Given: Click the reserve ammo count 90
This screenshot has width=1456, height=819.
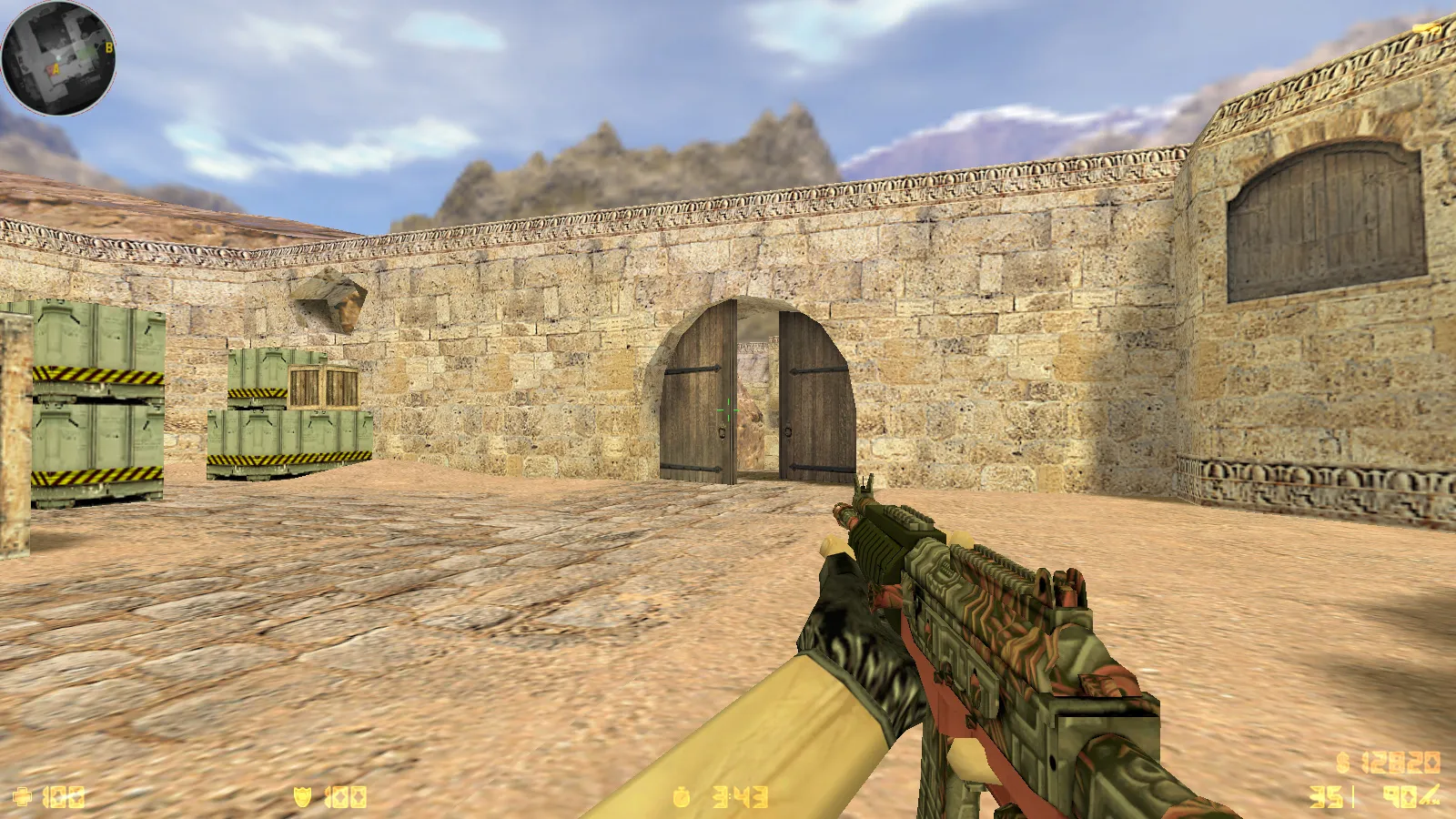Looking at the screenshot, I should pyautogui.click(x=1400, y=796).
